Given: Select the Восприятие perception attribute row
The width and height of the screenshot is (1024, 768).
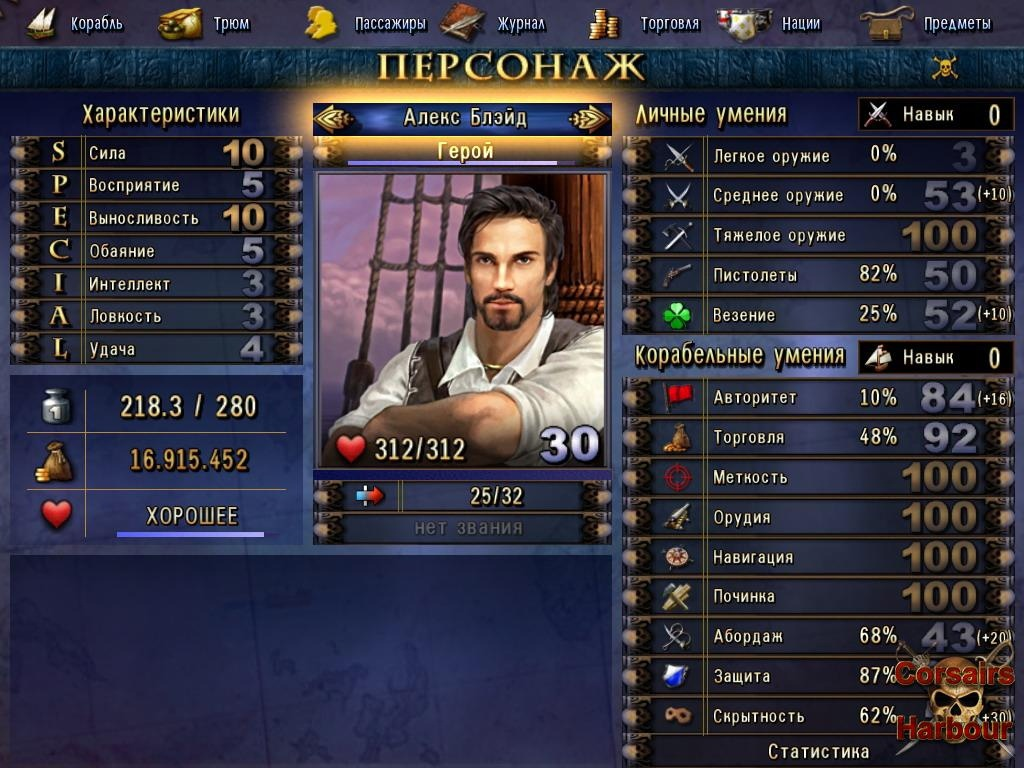Looking at the screenshot, I should point(156,186).
